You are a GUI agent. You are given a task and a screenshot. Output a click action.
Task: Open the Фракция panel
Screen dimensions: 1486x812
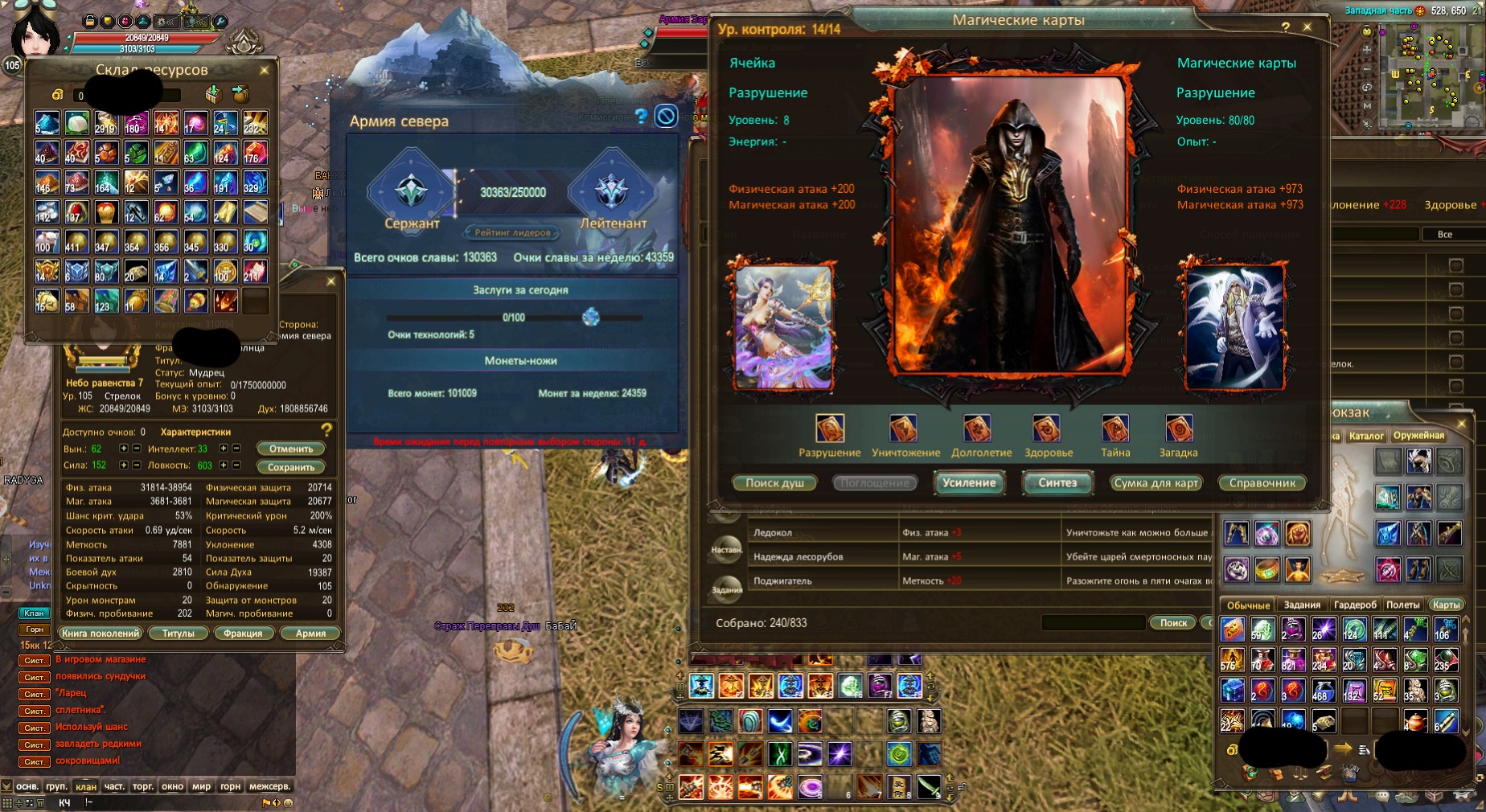[243, 634]
